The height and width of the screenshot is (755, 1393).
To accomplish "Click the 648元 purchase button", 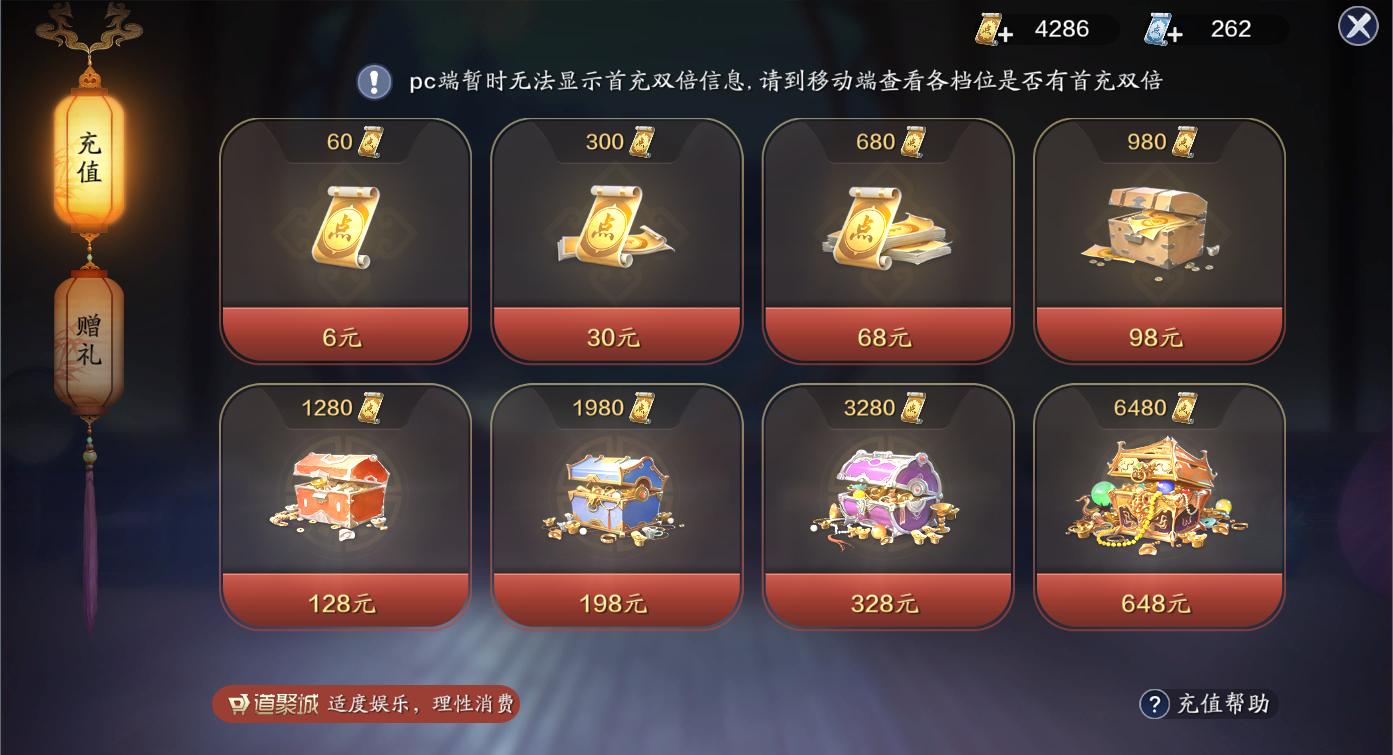I will (x=1158, y=604).
